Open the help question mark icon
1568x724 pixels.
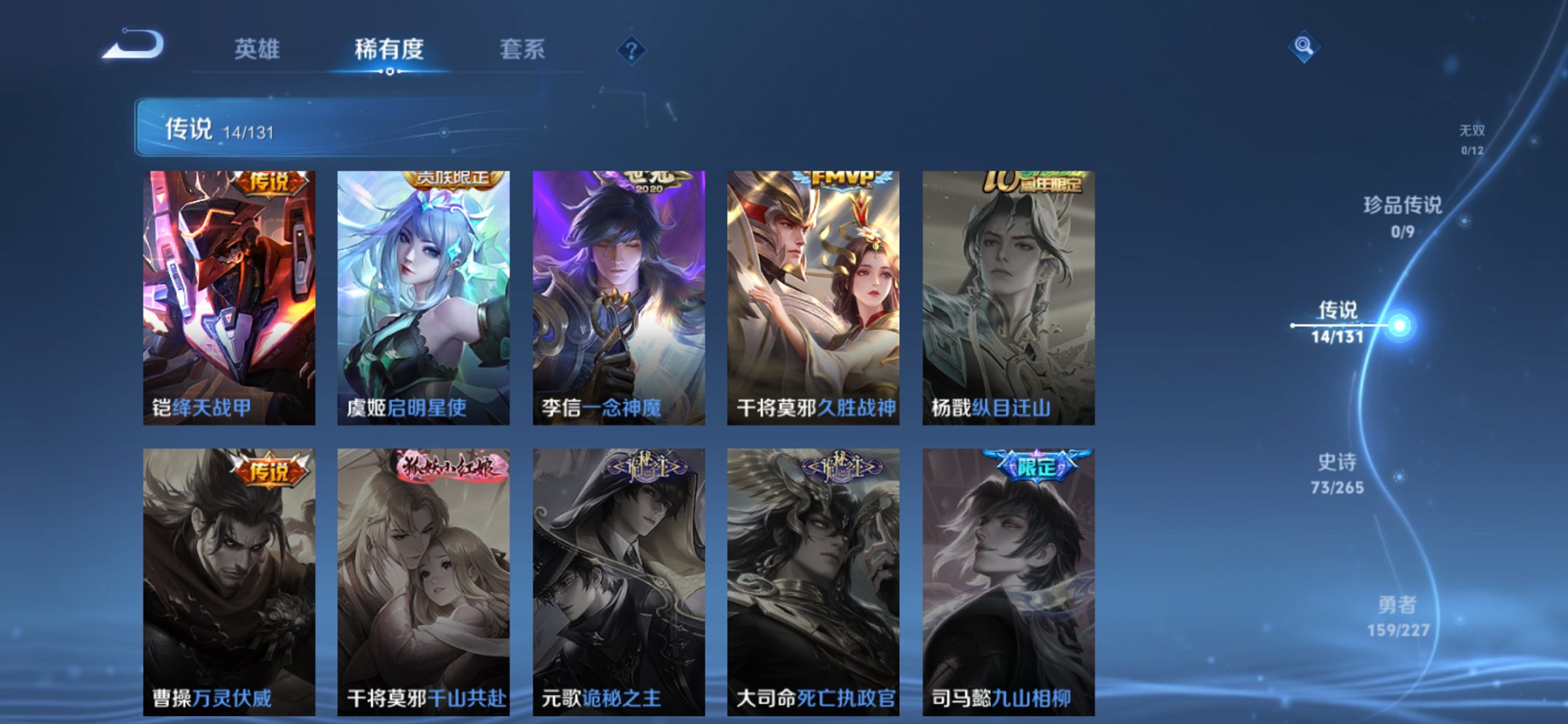coord(632,50)
